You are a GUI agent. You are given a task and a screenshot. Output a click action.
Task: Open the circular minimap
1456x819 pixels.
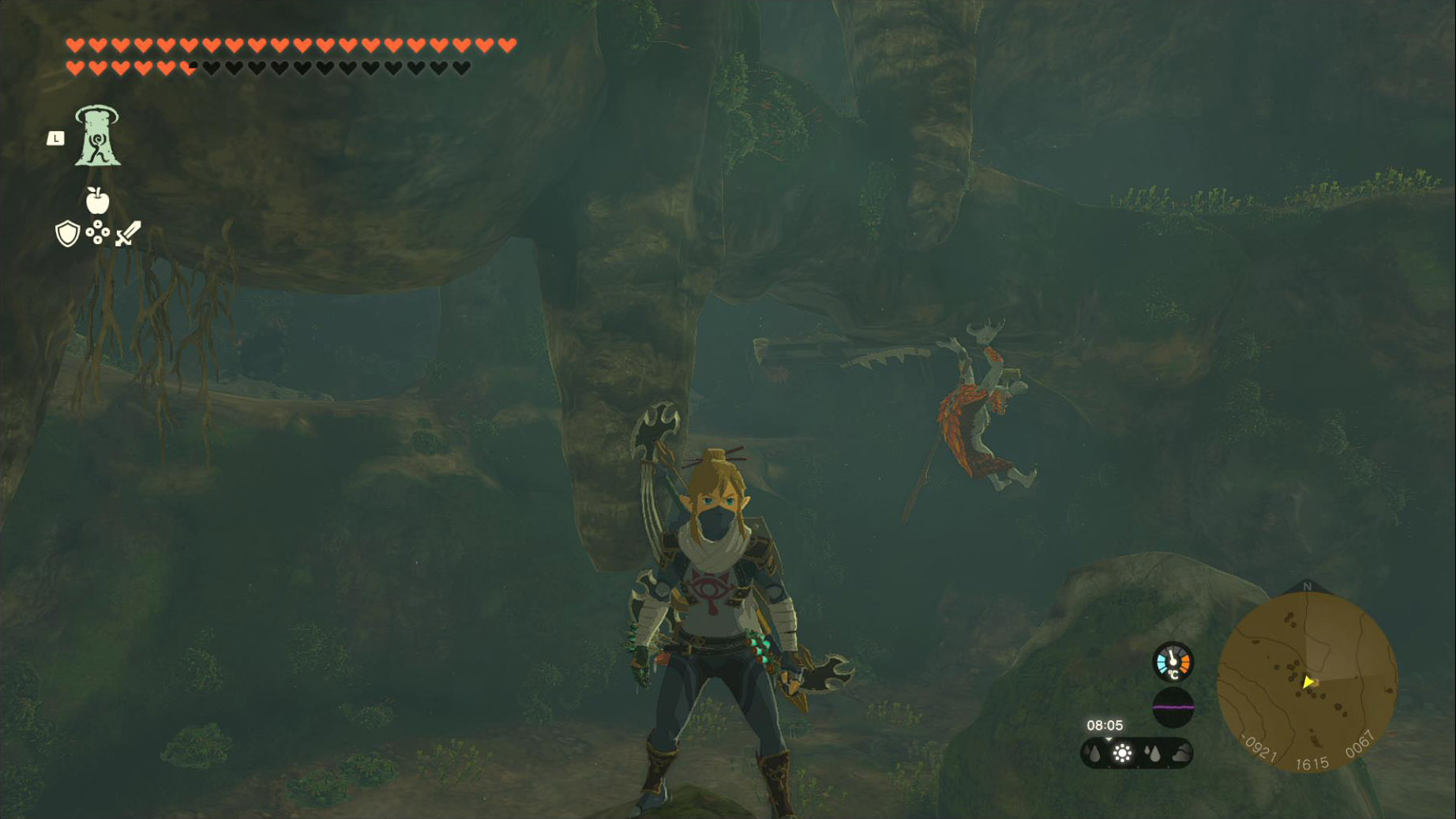(1308, 682)
